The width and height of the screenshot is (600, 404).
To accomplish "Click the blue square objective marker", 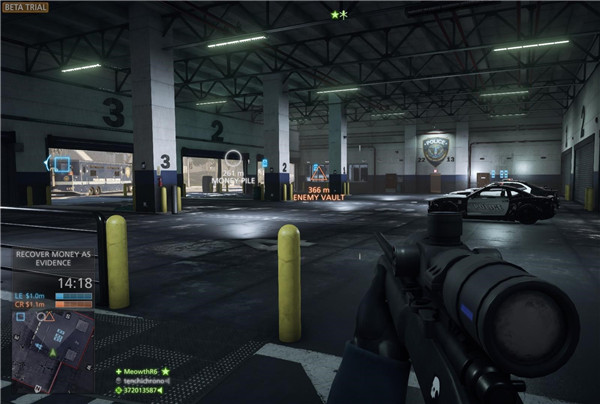I will [x=61, y=163].
